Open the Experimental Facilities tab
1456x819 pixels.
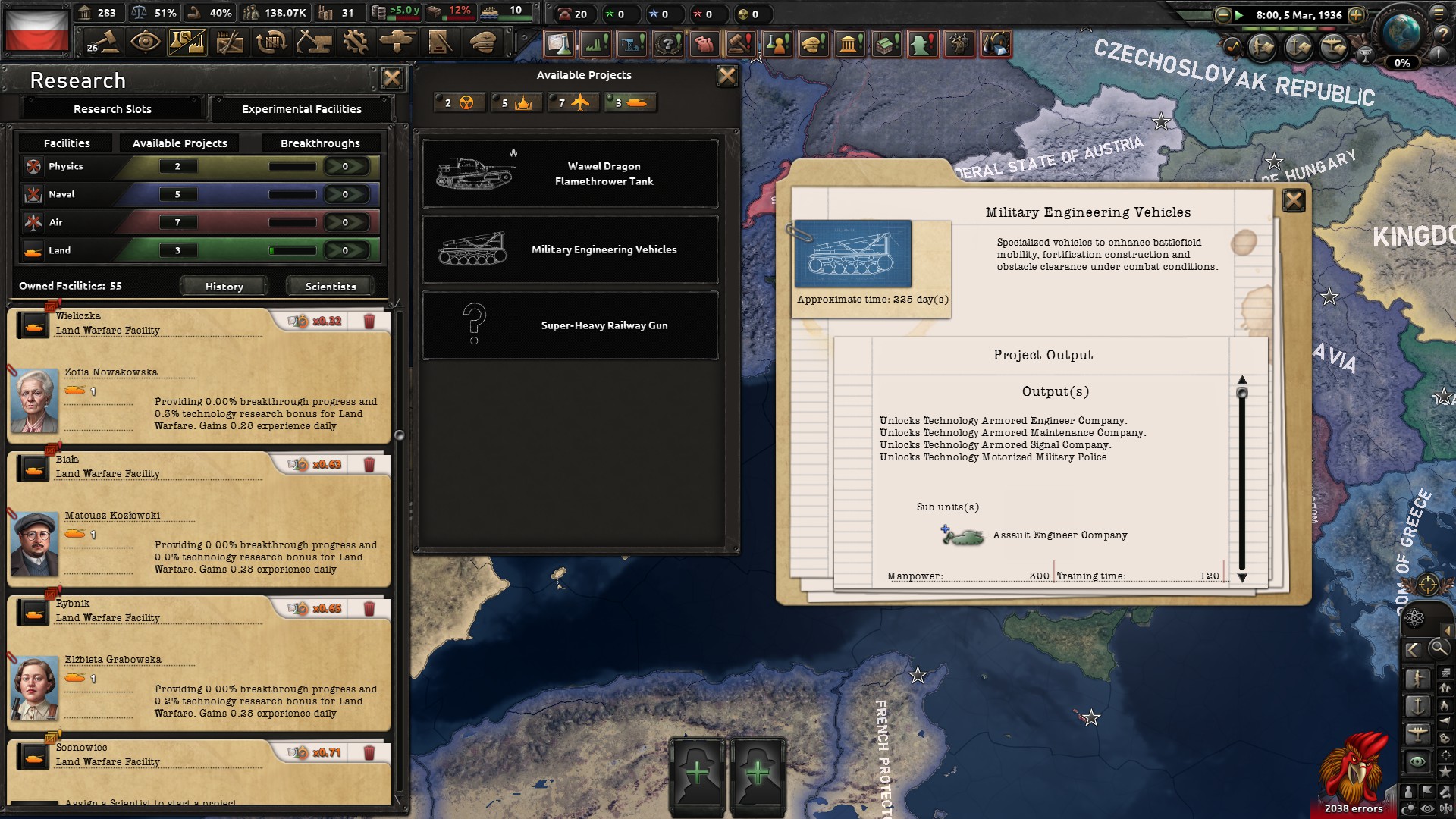coord(301,109)
